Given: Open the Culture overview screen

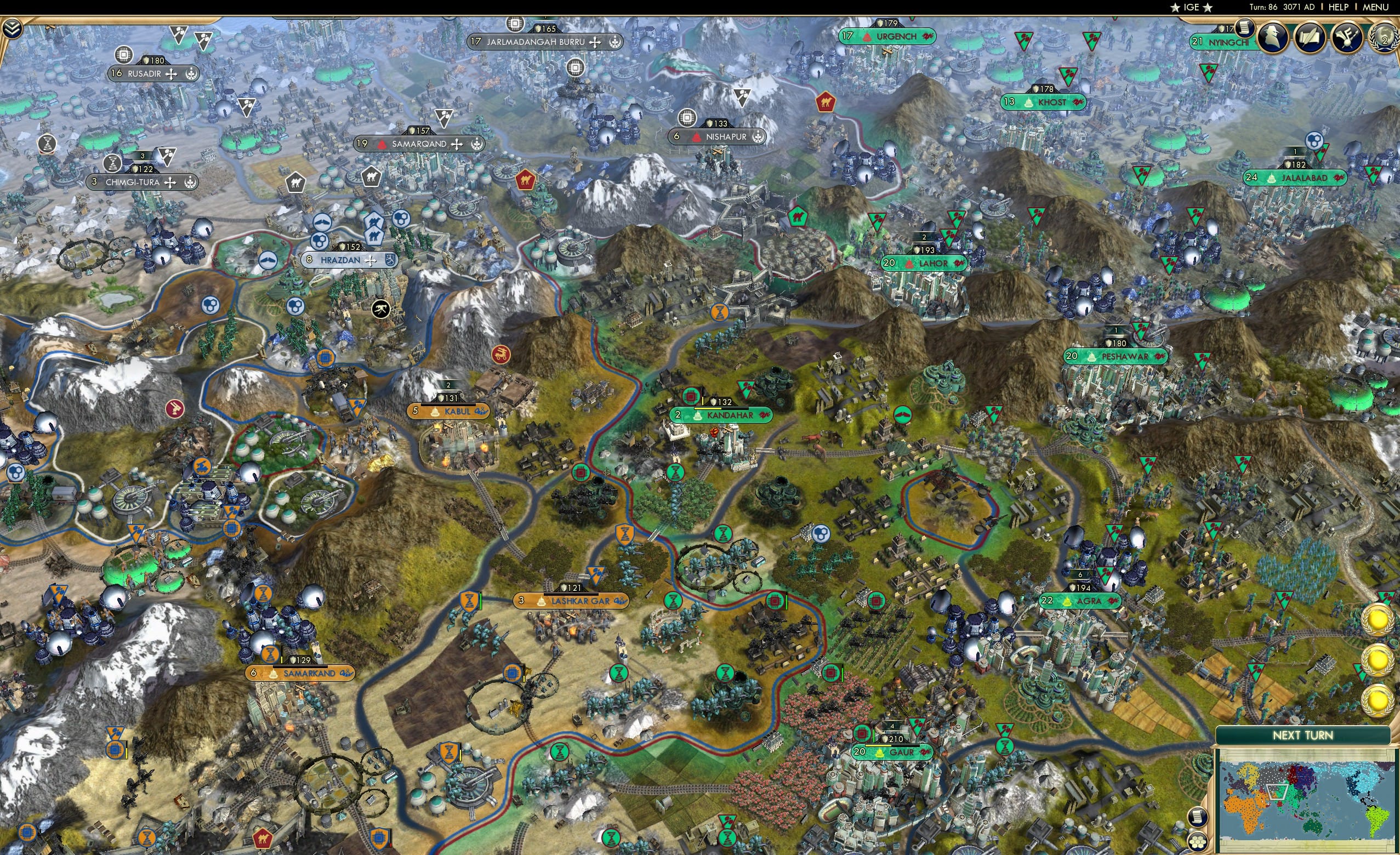Looking at the screenshot, I should tap(1347, 36).
